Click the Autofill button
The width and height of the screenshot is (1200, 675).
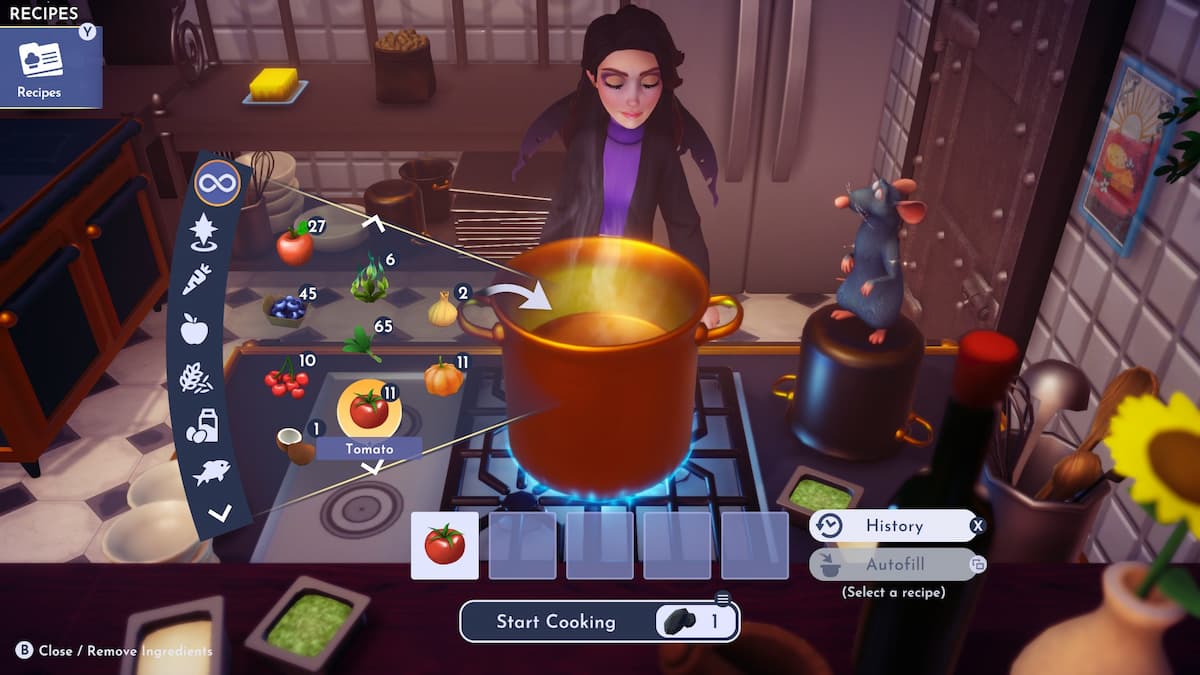tap(893, 564)
